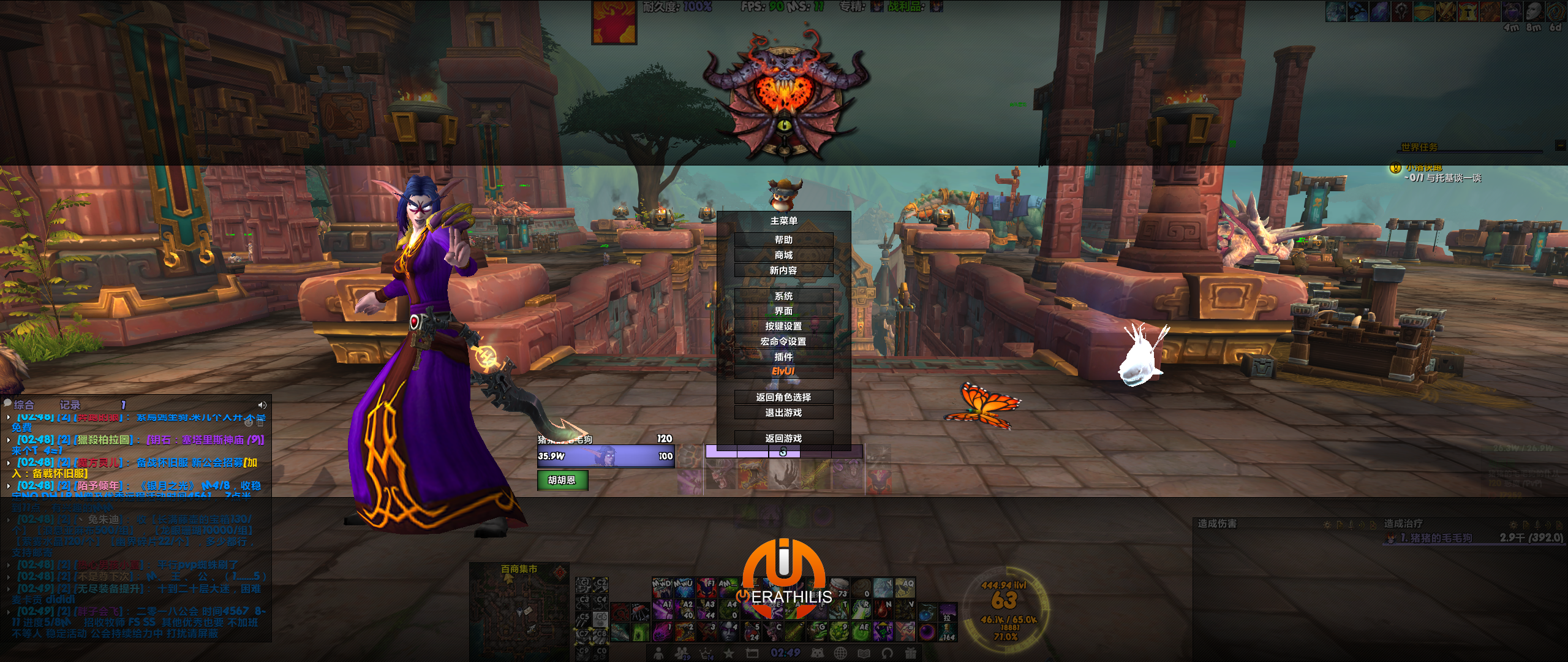
Task: Open the character info icon on micro bar
Action: (x=658, y=653)
